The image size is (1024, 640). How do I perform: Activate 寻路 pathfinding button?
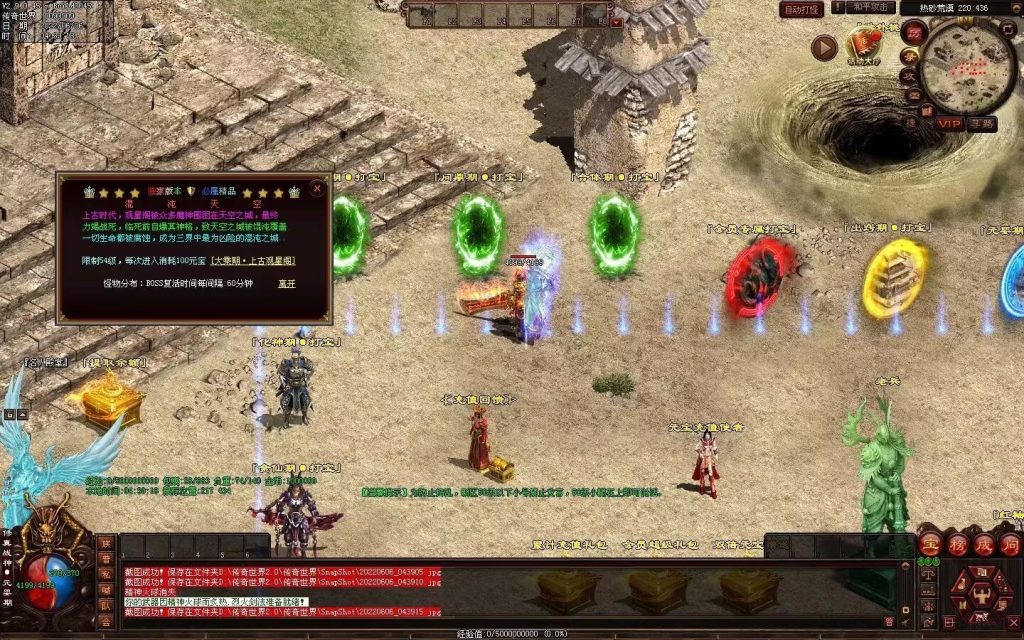[x=982, y=123]
